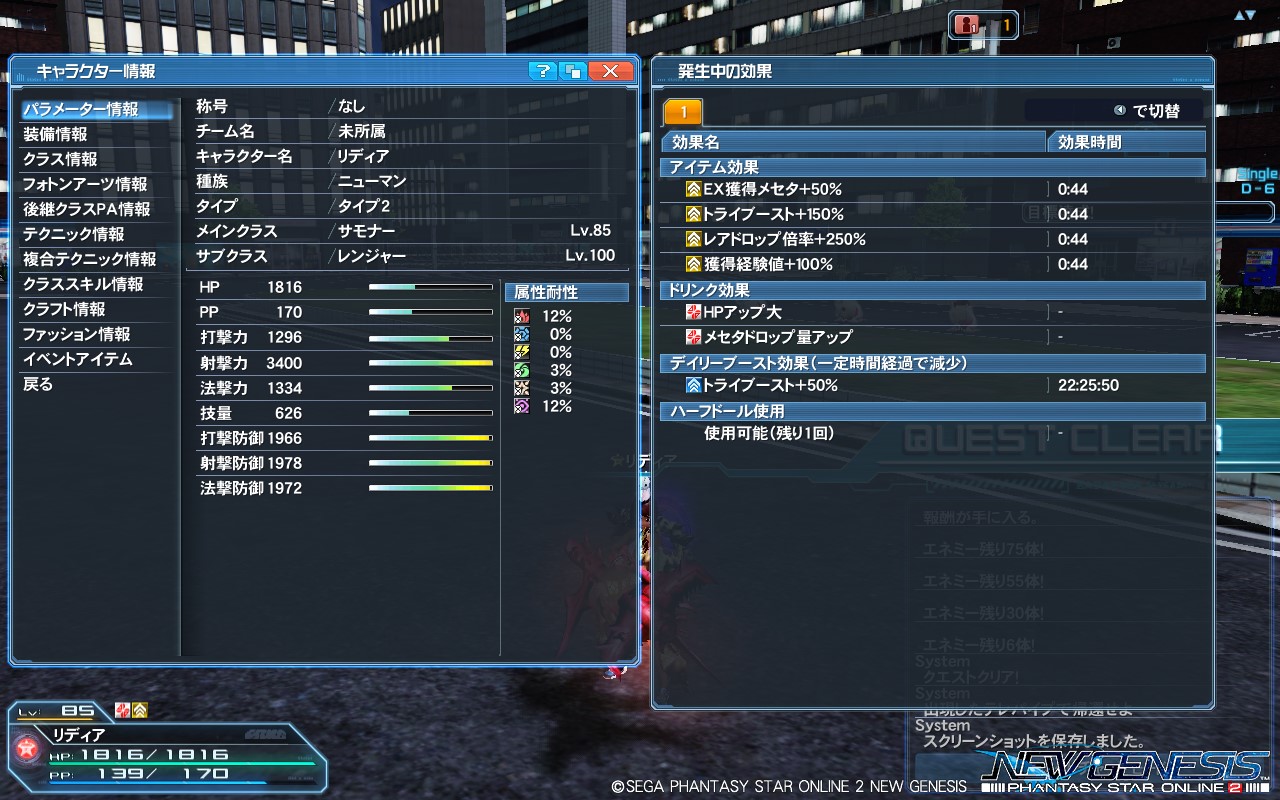Open the help icon on キャラクター情報 title bar
The height and width of the screenshot is (800, 1280).
click(542, 71)
